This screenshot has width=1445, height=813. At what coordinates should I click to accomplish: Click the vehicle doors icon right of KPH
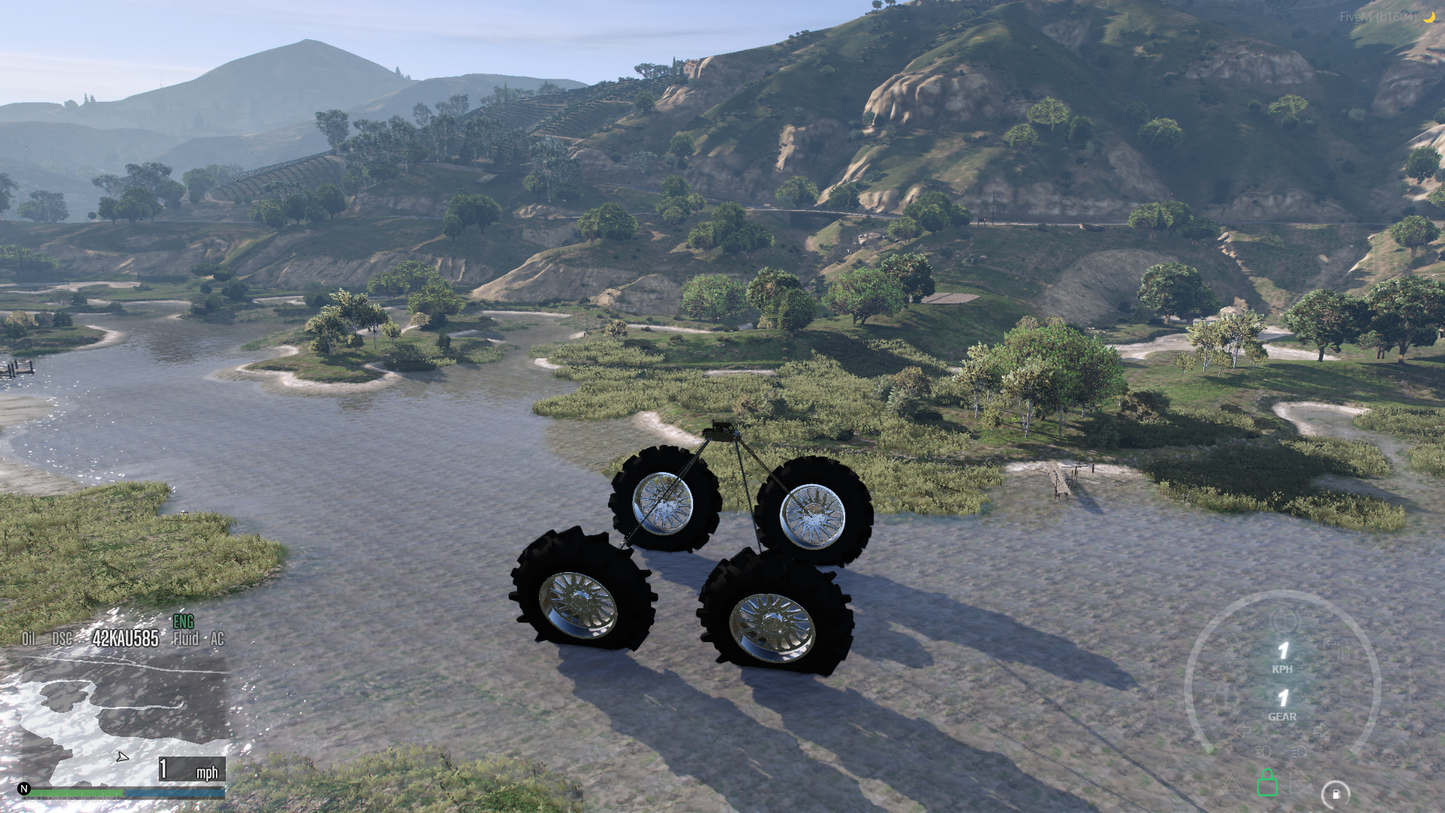1335,650
